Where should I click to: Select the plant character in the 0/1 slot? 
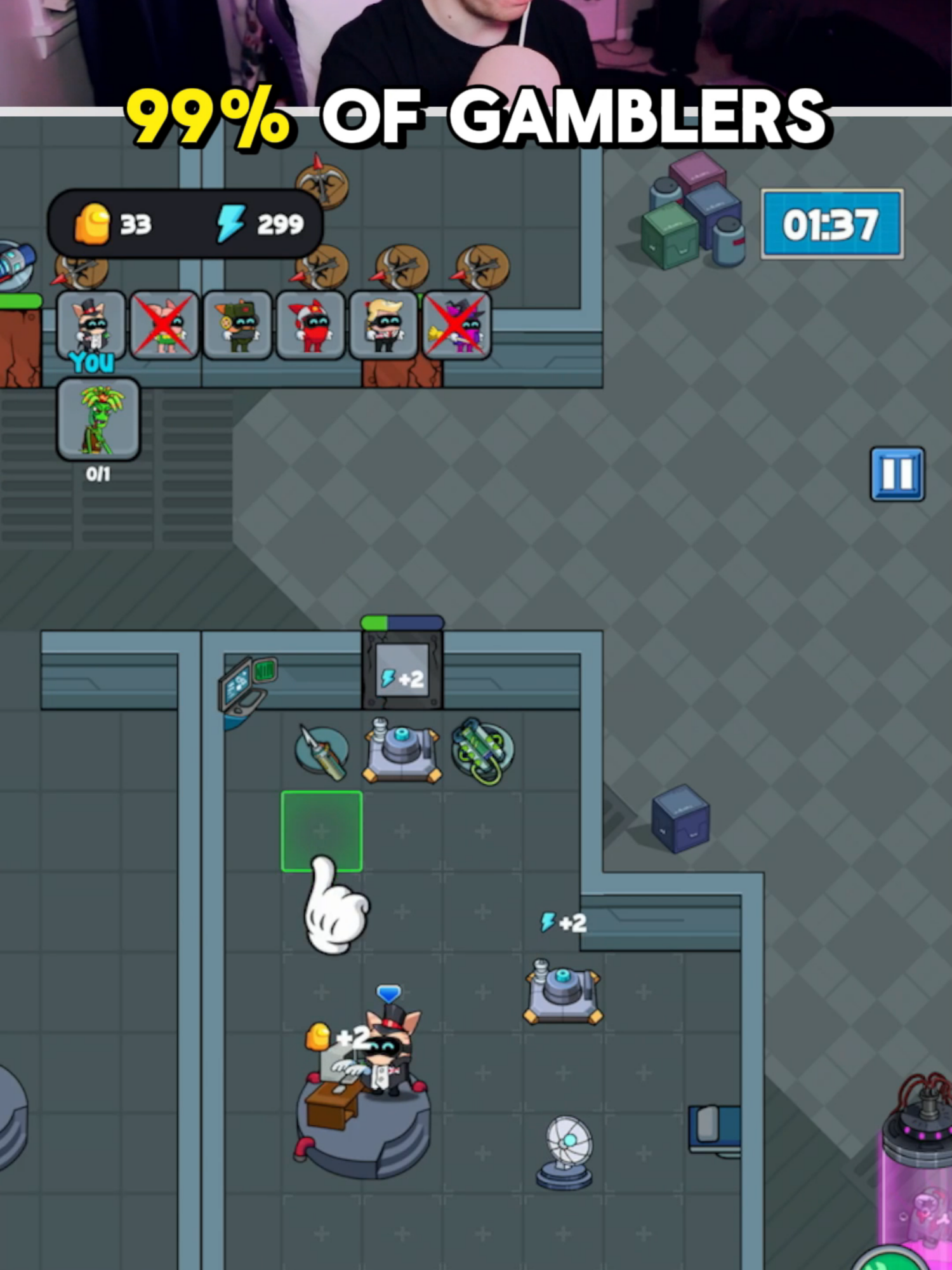coord(98,419)
